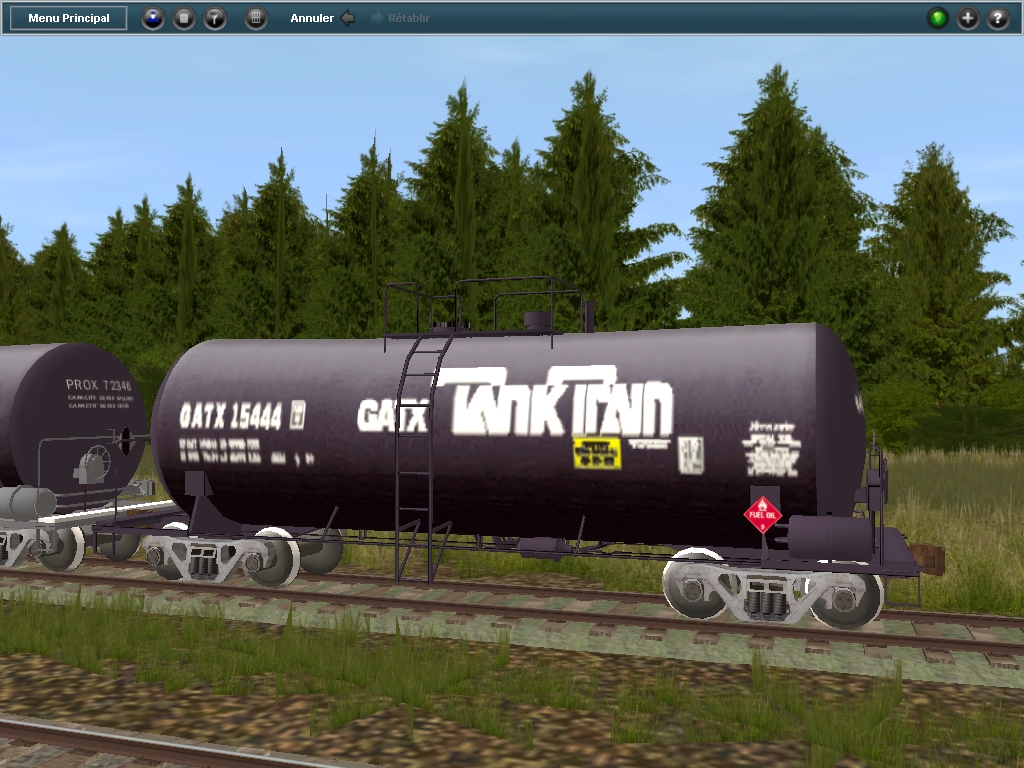Click the plus sign round button

[x=968, y=18]
